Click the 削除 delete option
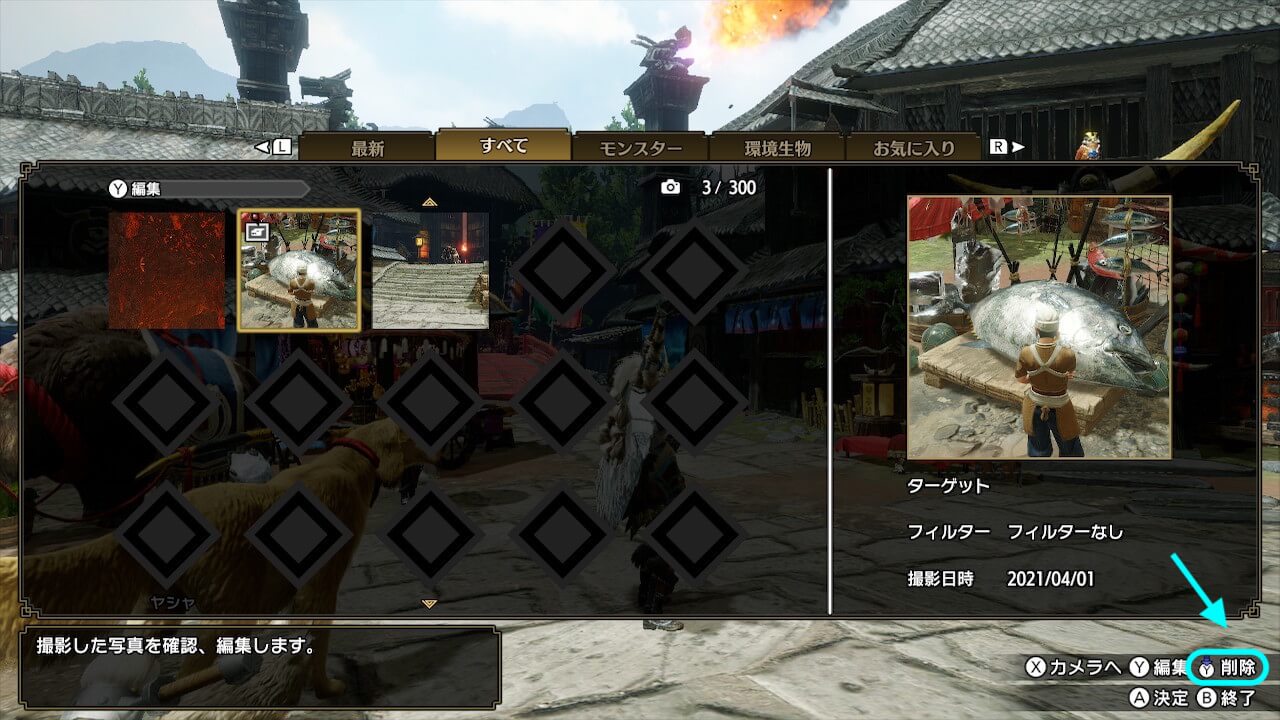1280x720 pixels. tap(1231, 667)
